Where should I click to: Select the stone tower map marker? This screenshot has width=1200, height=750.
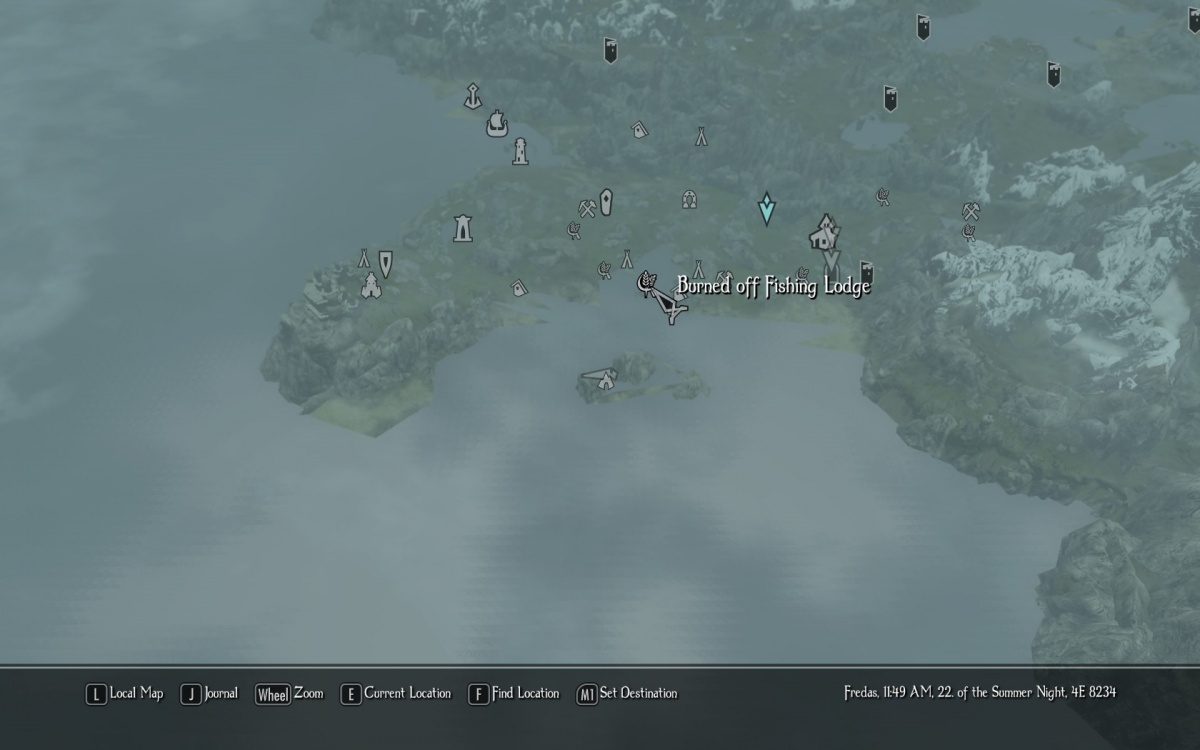pyautogui.click(x=462, y=228)
